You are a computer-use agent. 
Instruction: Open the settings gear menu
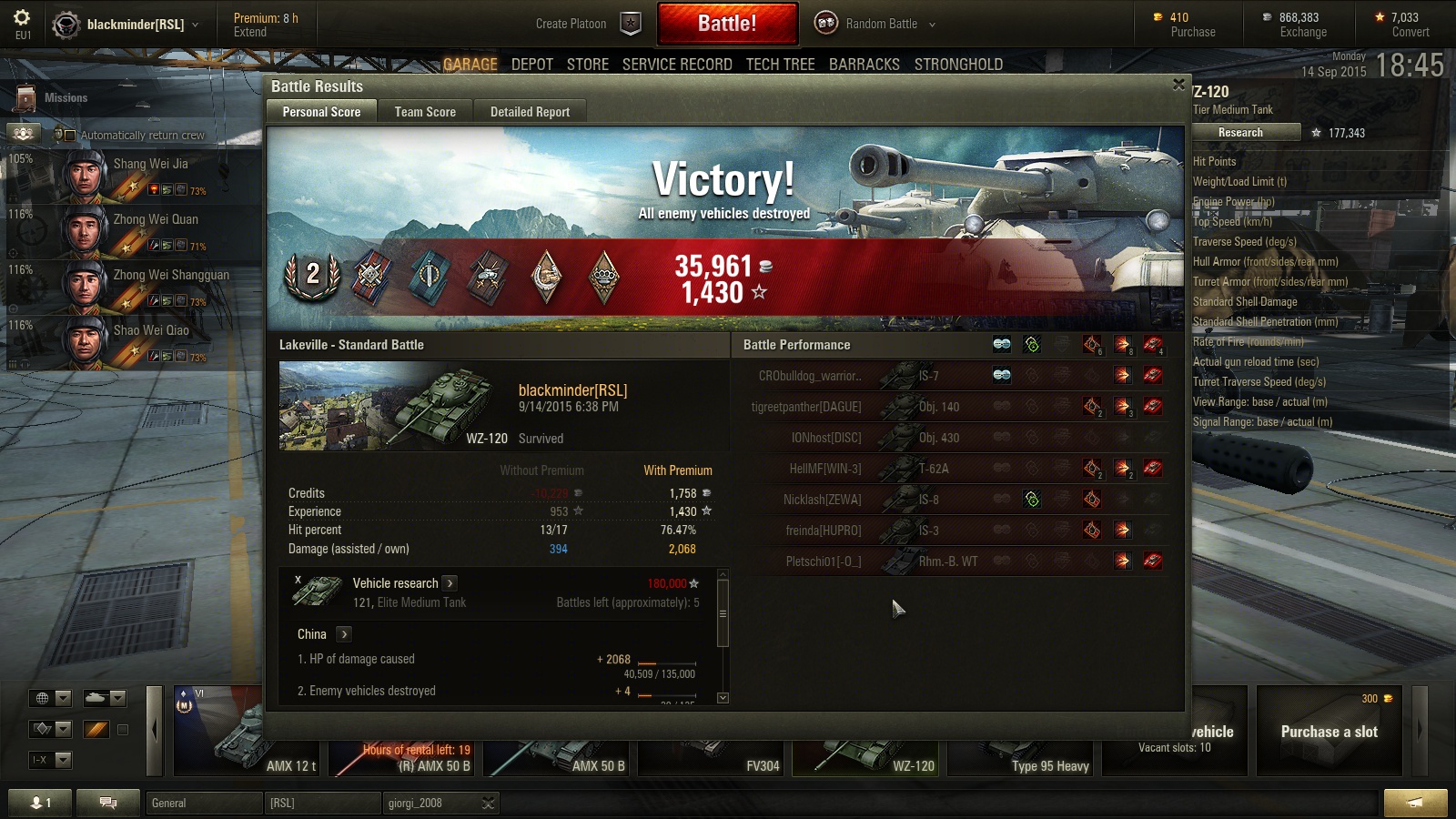click(x=22, y=18)
